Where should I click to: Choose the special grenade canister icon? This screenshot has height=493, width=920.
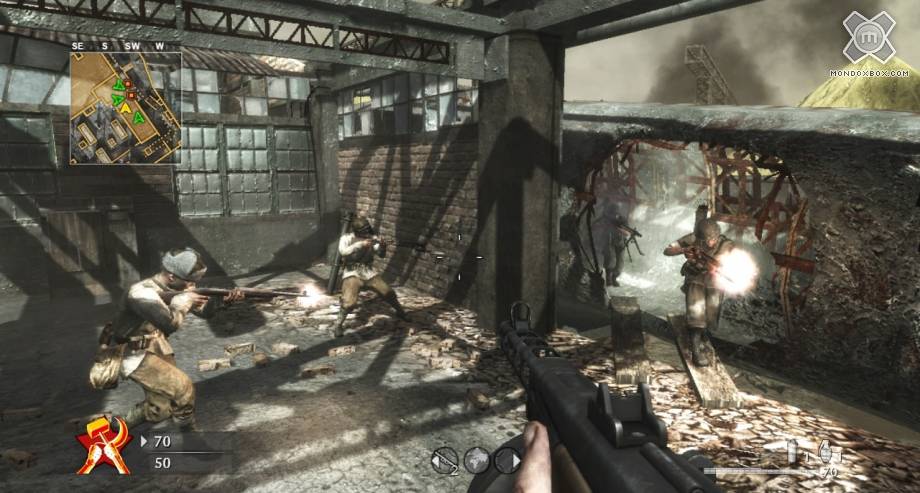(793, 451)
